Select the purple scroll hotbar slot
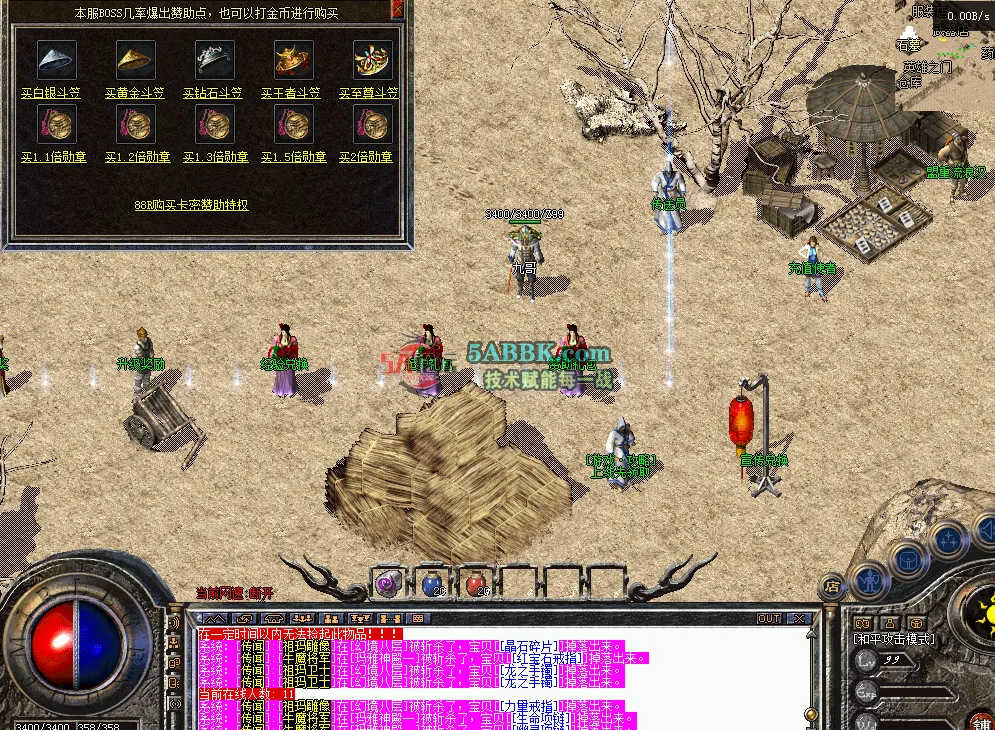Image resolution: width=995 pixels, height=730 pixels. point(388,582)
